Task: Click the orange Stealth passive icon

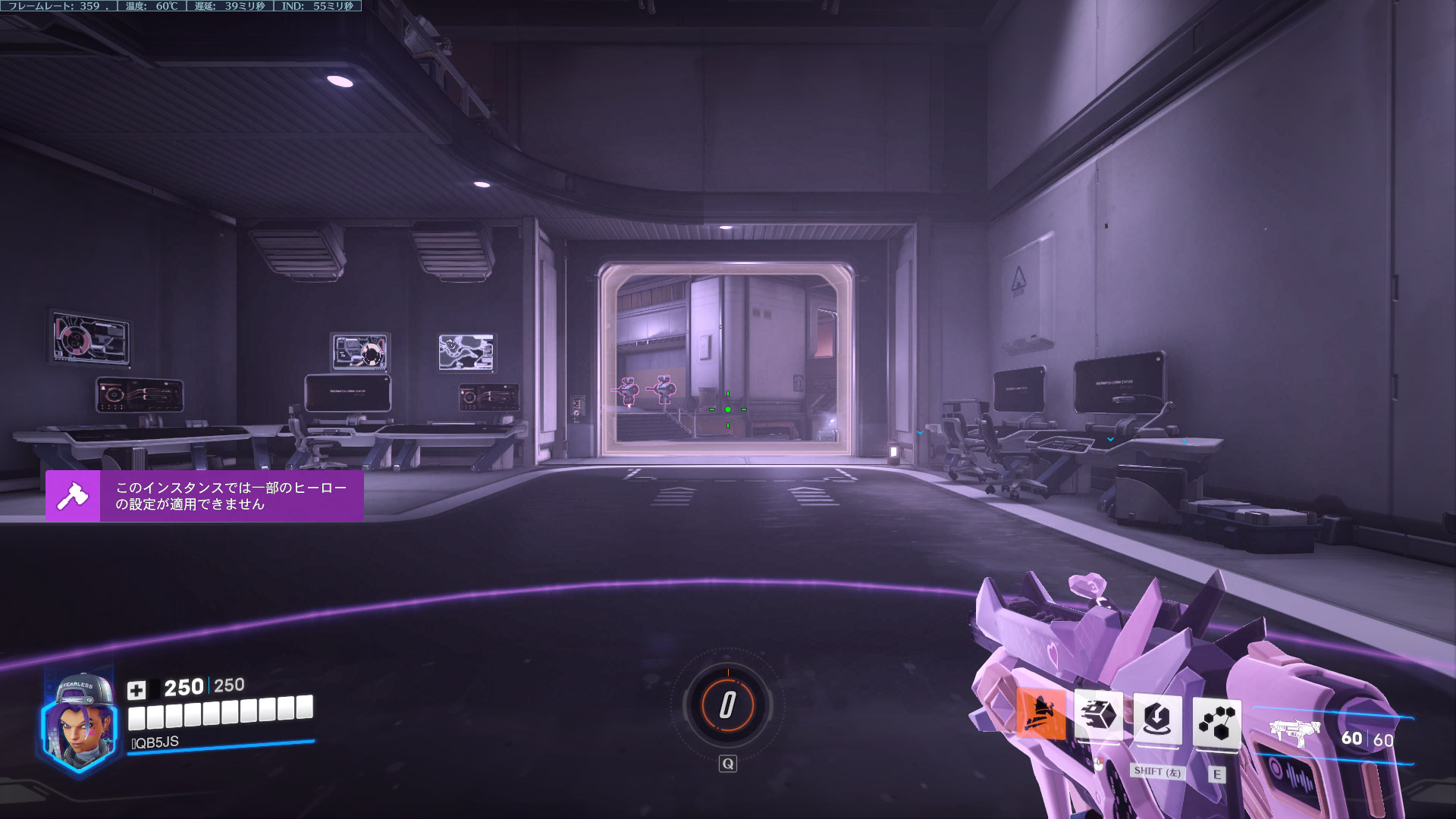Action: point(1040,714)
